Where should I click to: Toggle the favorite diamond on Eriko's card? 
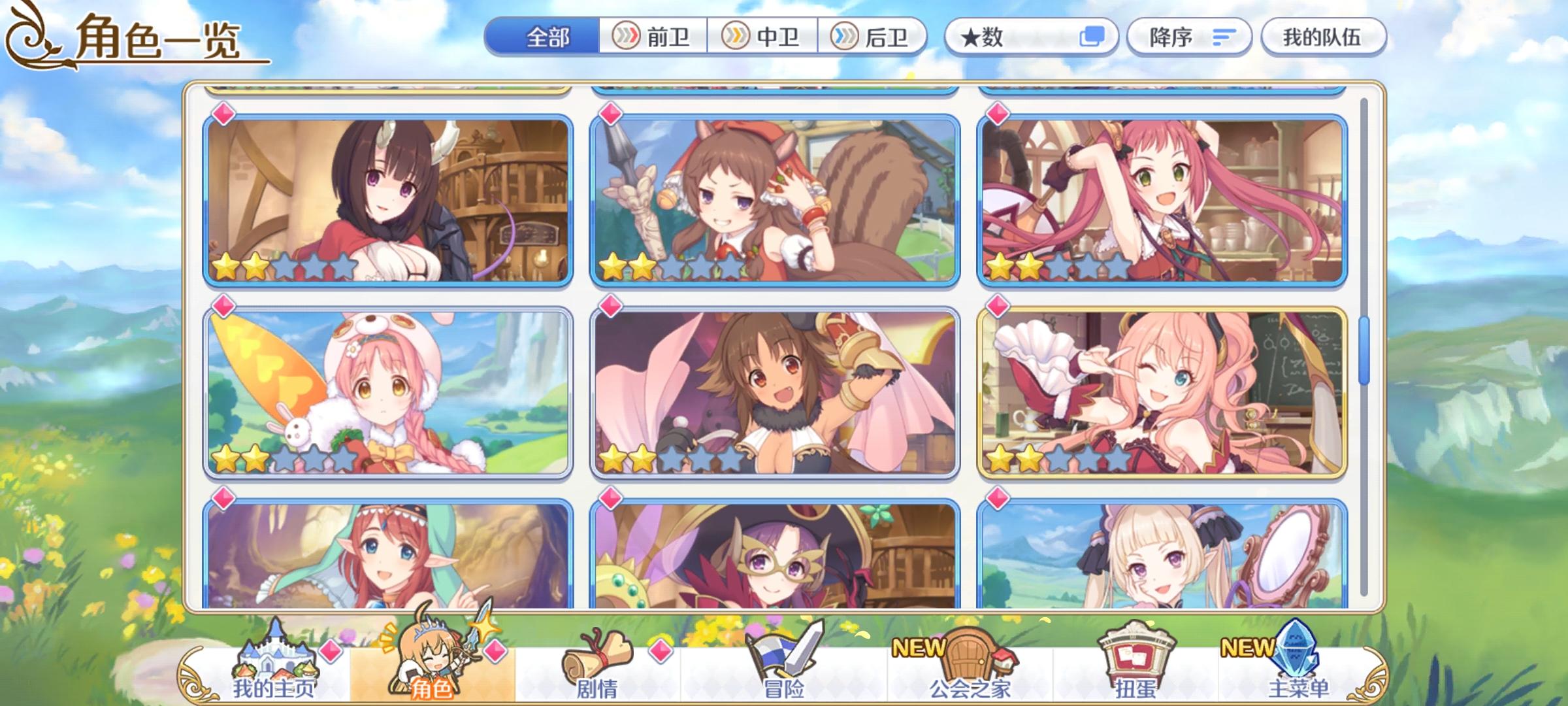pos(222,115)
